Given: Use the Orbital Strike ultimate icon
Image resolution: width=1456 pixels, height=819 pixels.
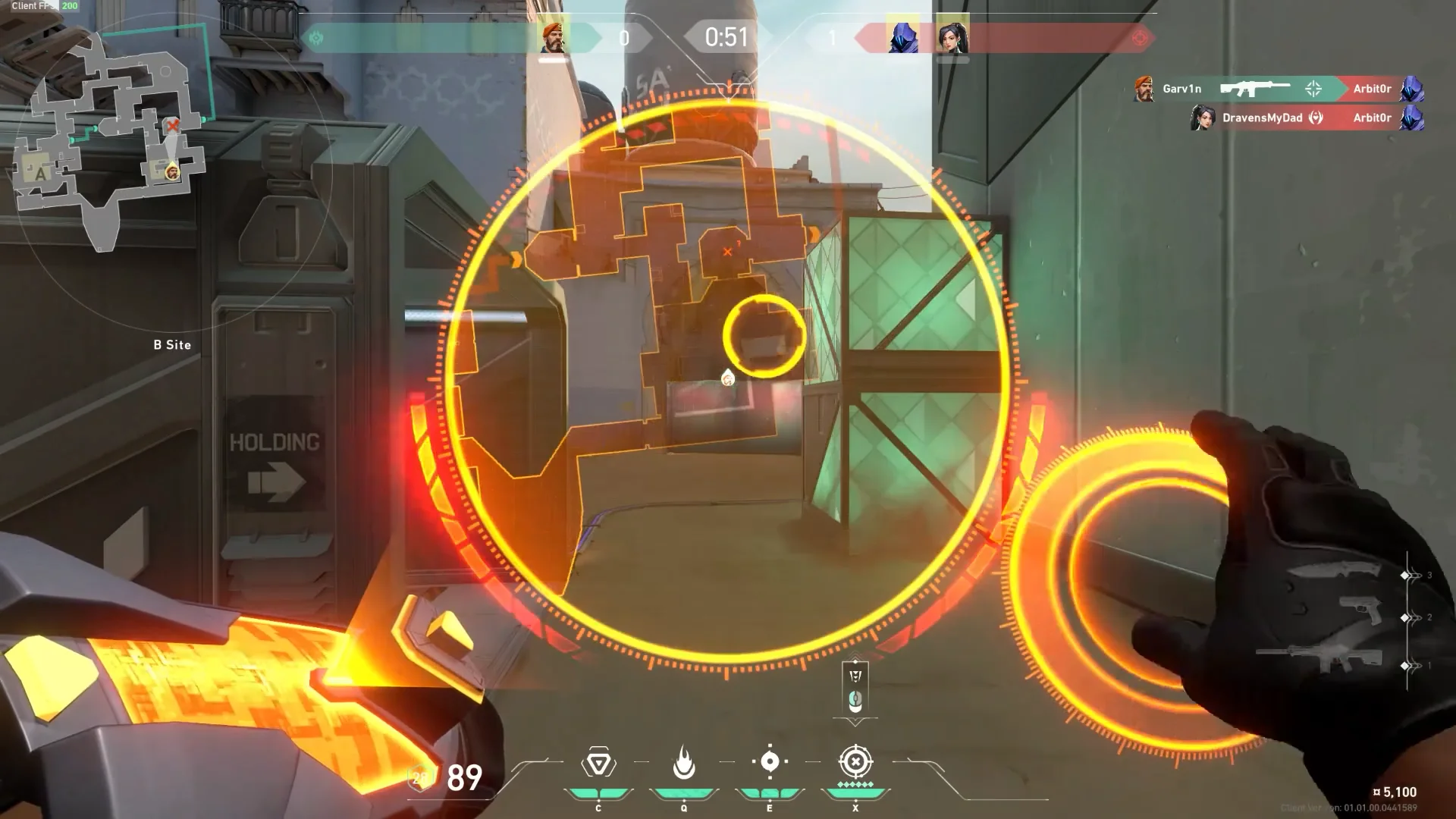Looking at the screenshot, I should coord(855,762).
